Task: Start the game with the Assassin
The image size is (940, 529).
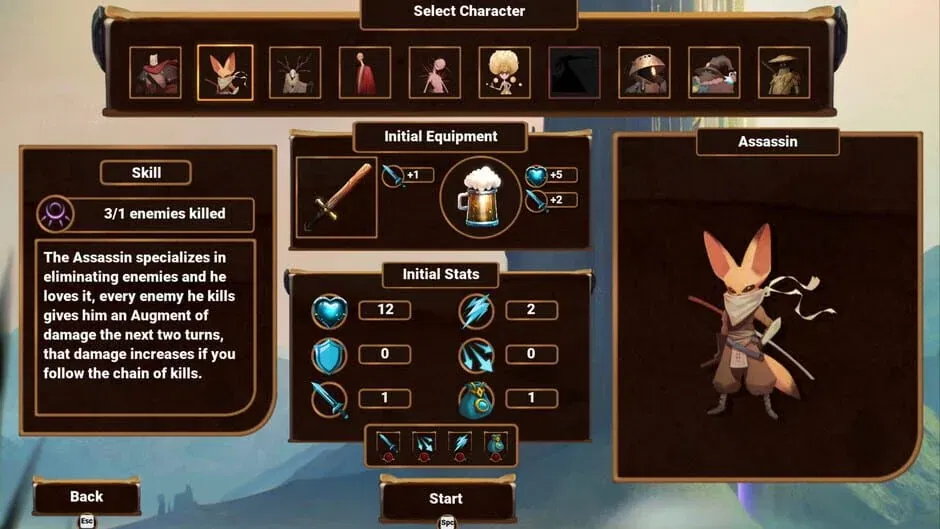Action: pyautogui.click(x=446, y=498)
